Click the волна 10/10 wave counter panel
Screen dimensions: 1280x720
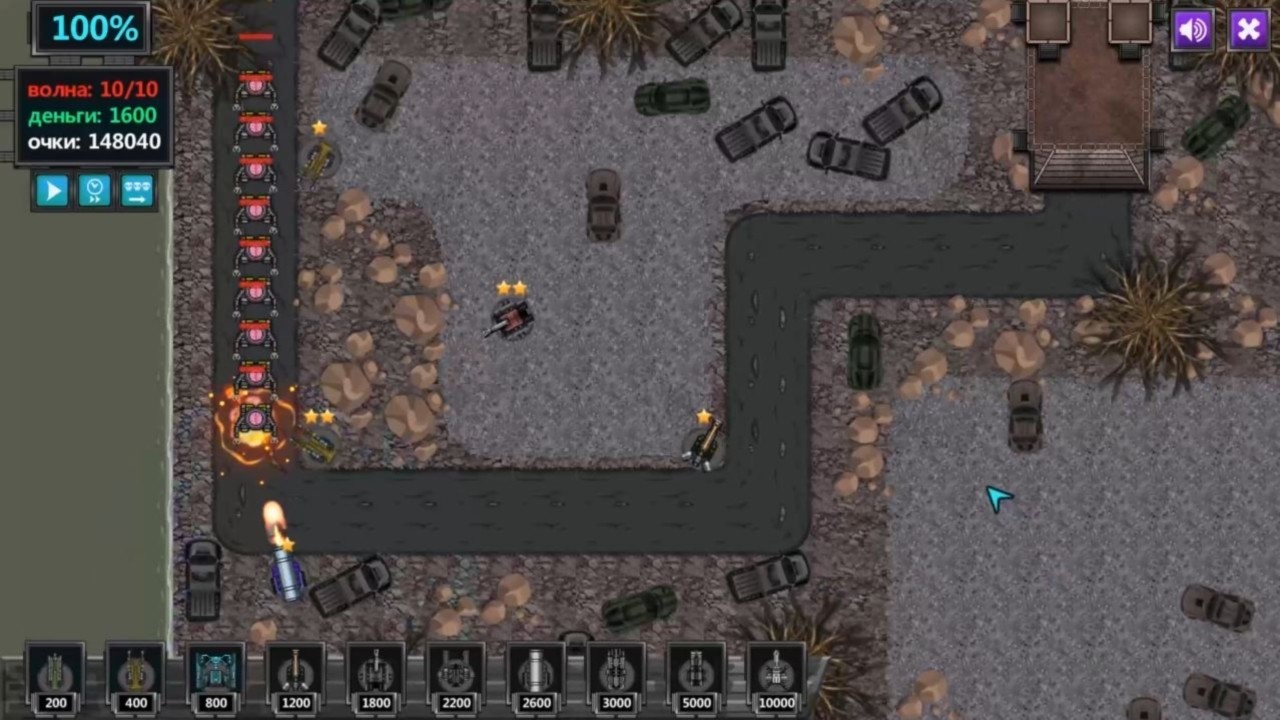[x=93, y=90]
